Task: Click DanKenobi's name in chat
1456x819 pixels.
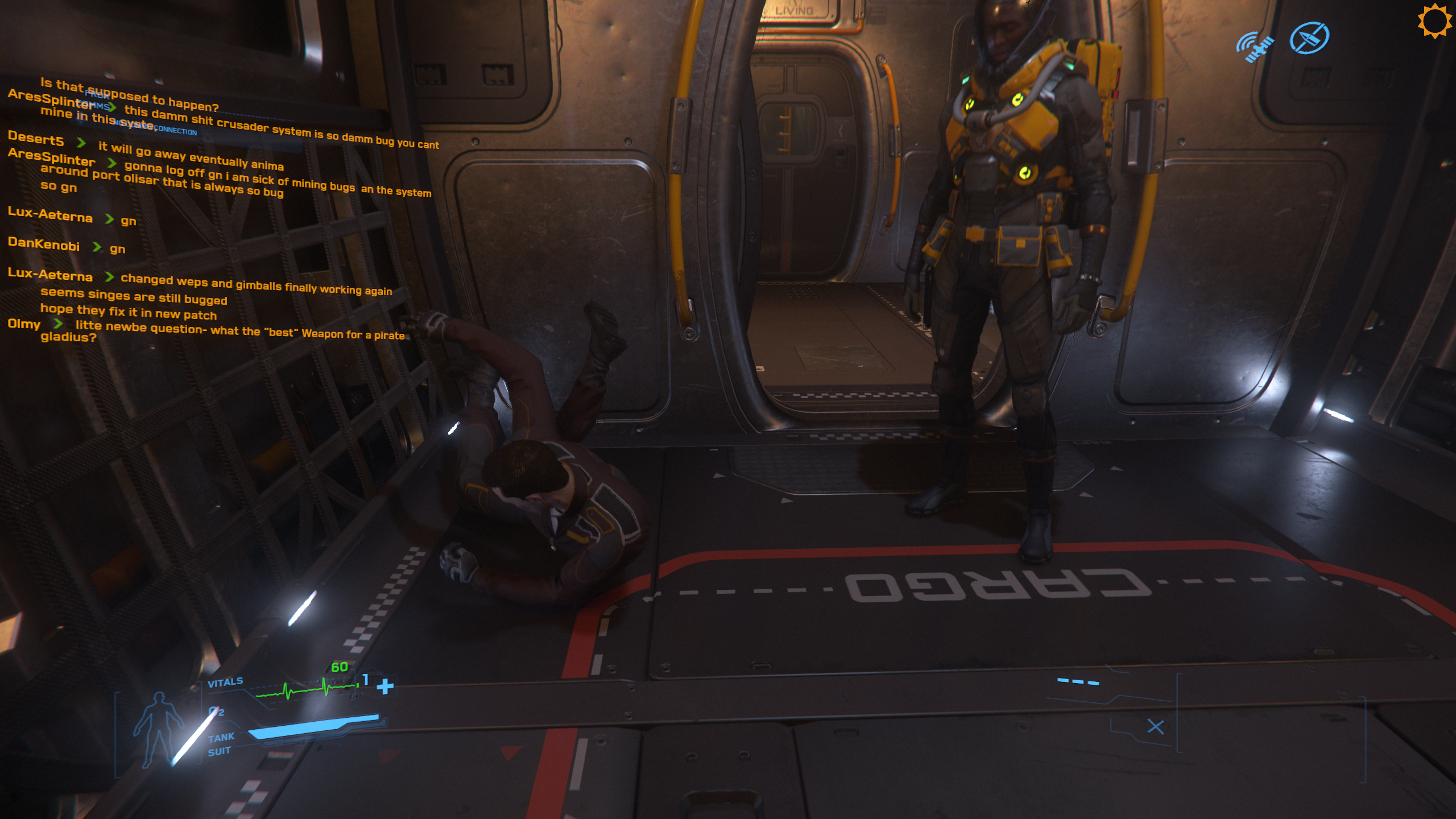Action: pos(44,244)
